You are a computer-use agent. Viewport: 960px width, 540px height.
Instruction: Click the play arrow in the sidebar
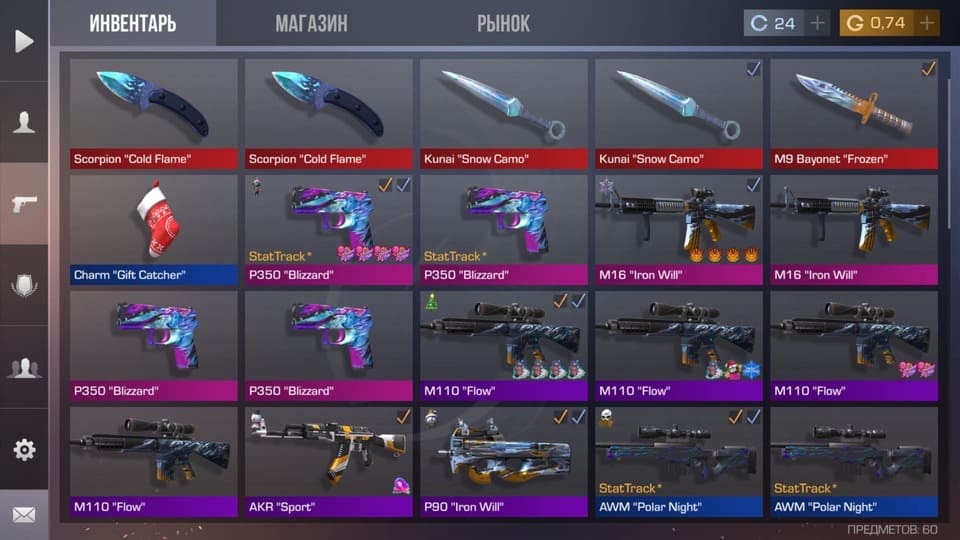[x=24, y=41]
